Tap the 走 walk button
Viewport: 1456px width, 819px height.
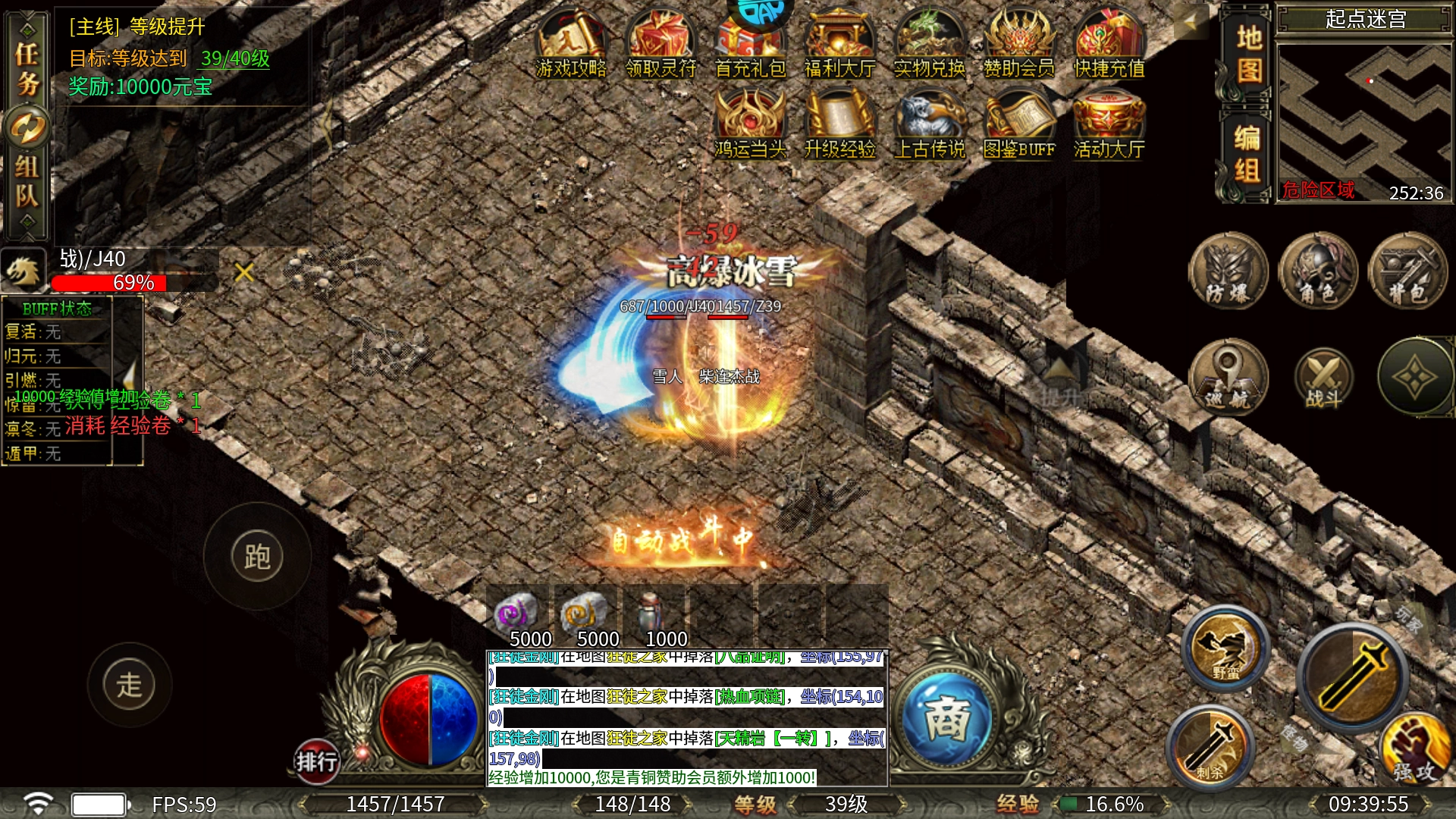pos(130,685)
